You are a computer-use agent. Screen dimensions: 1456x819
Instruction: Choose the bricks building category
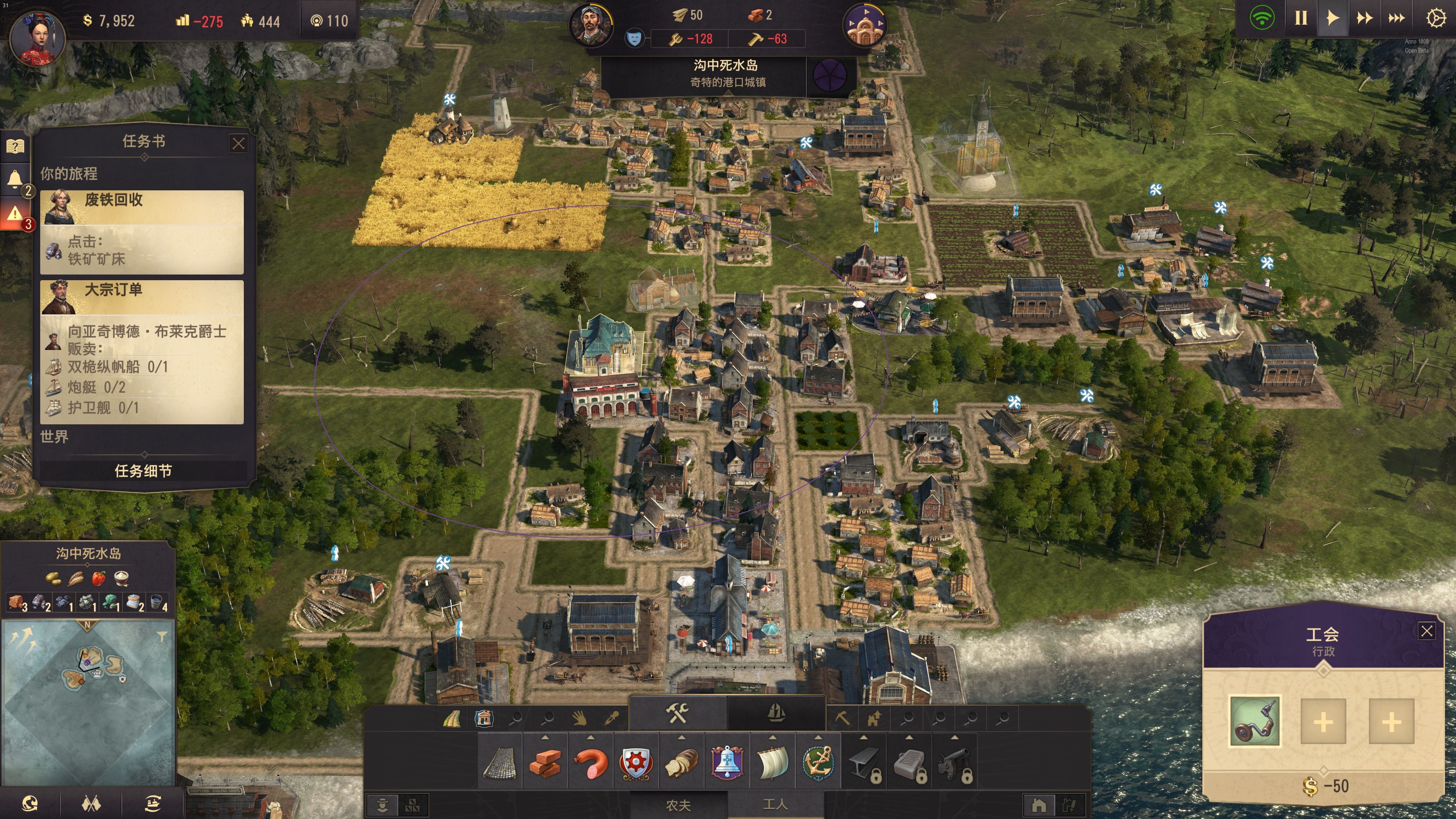(x=545, y=764)
